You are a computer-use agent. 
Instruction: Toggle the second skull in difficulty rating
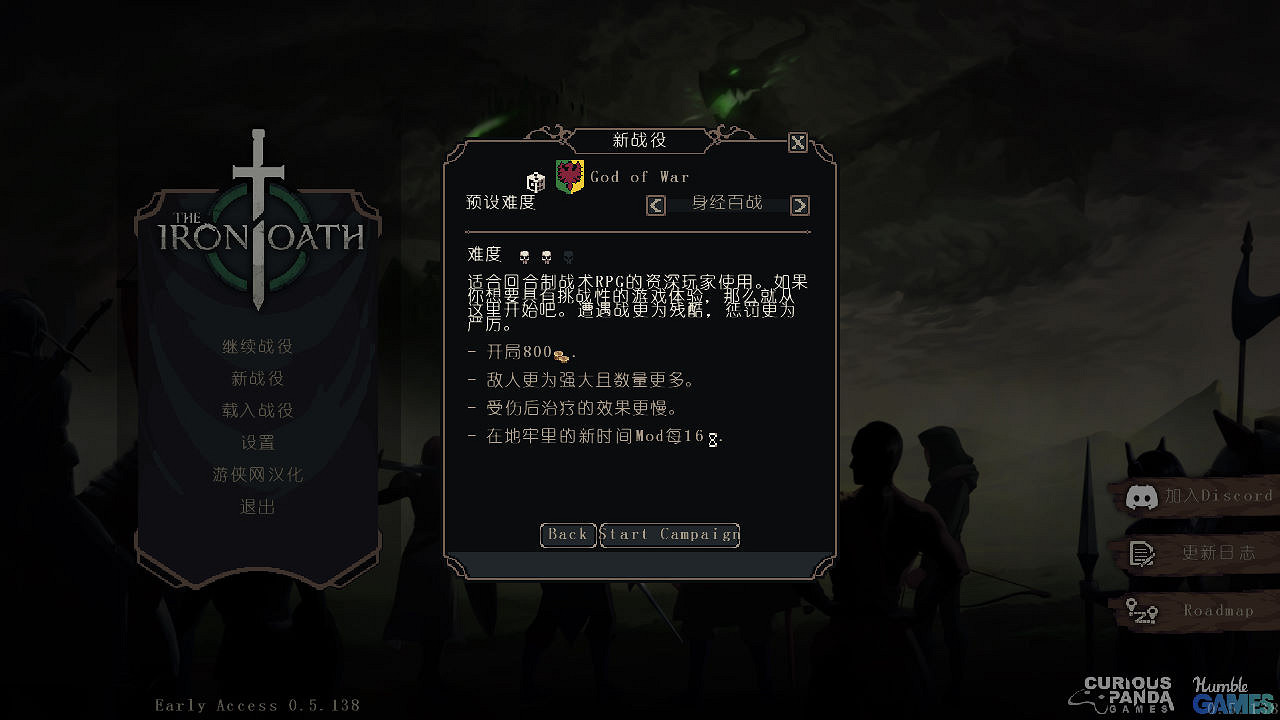coord(545,254)
